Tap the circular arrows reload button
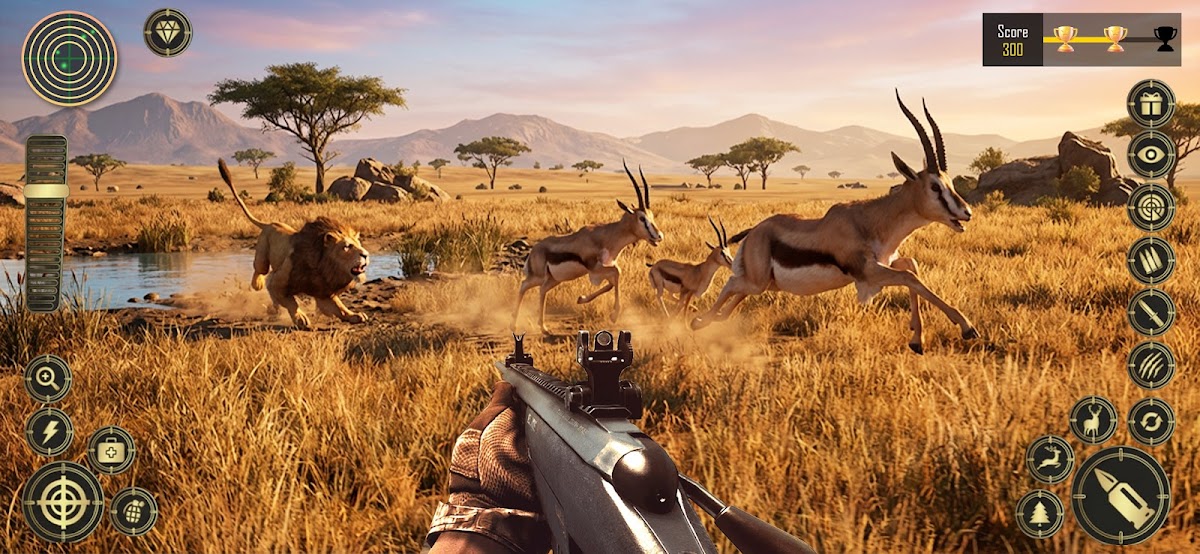Viewport: 1200px width, 554px height. (x=1151, y=420)
